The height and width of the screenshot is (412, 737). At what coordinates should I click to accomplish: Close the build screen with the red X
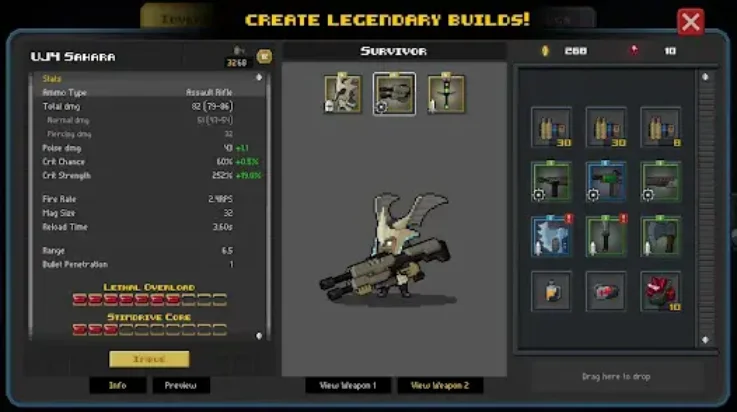pos(690,22)
